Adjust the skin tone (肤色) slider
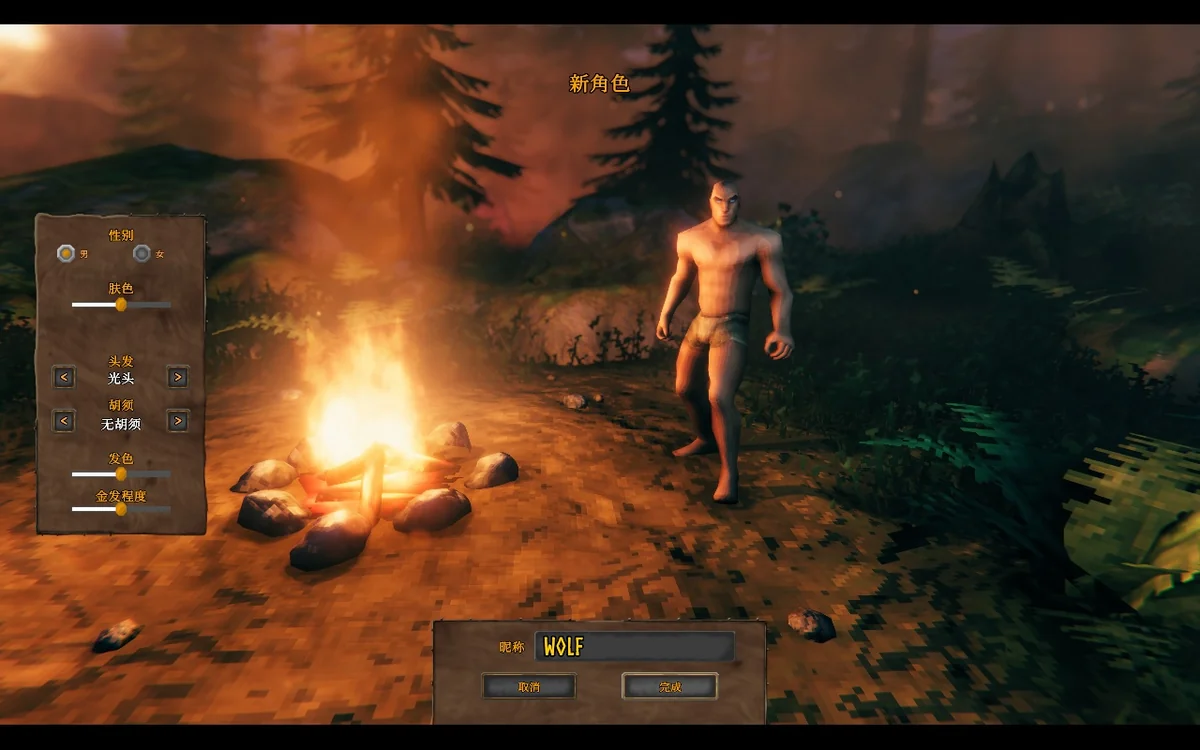 (121, 304)
